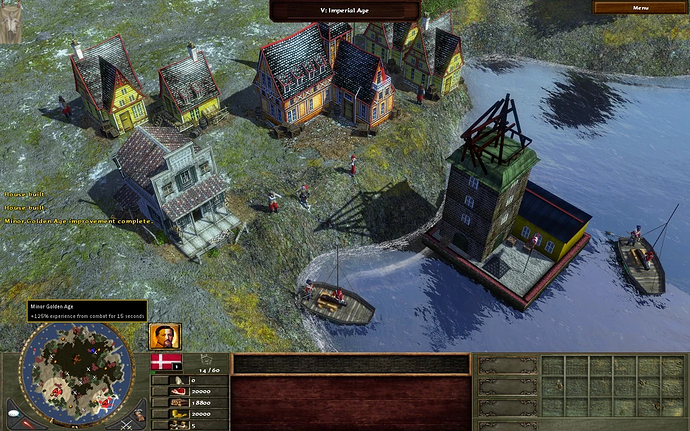Click the top-left antlered figure icon
This screenshot has width=690, height=431.
[x=12, y=22]
